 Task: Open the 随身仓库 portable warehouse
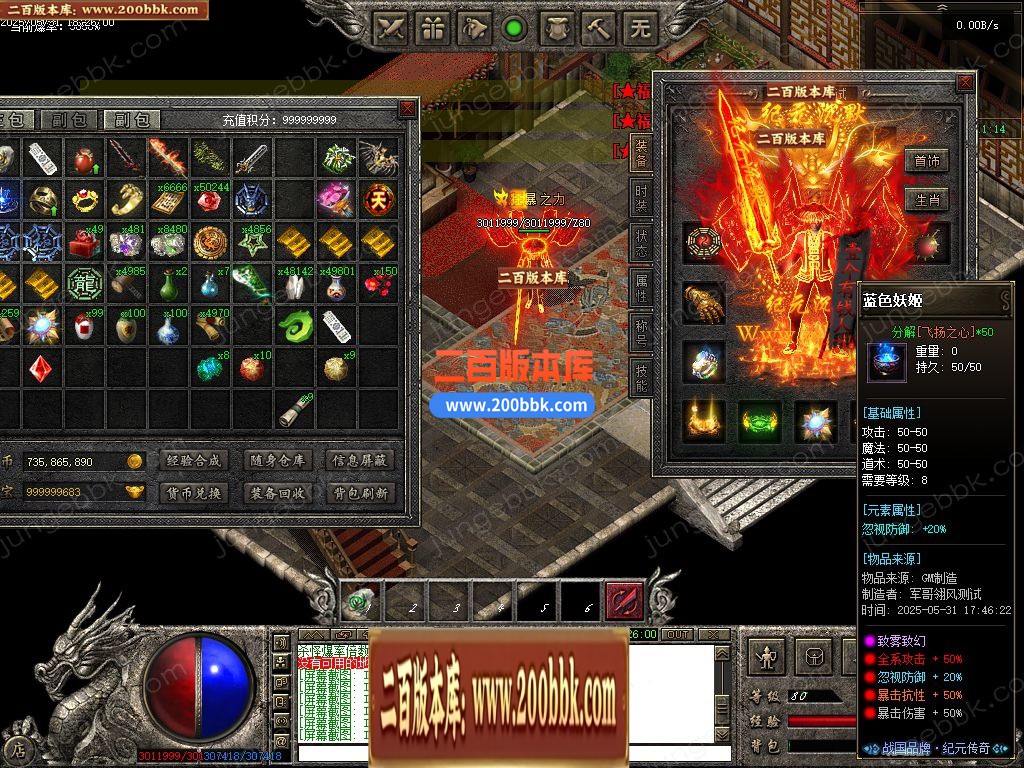pyautogui.click(x=277, y=461)
